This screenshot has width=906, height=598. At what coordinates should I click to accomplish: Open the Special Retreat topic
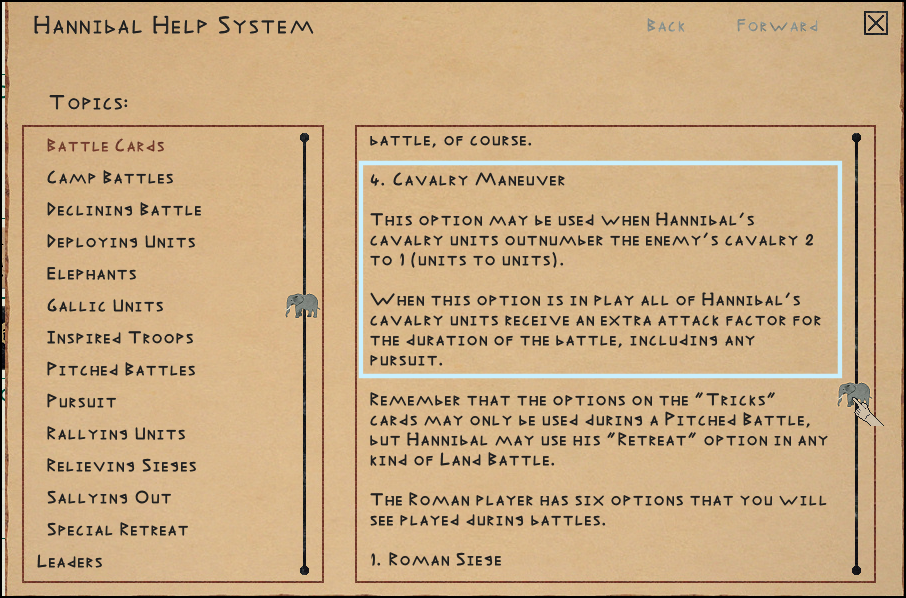(x=117, y=530)
